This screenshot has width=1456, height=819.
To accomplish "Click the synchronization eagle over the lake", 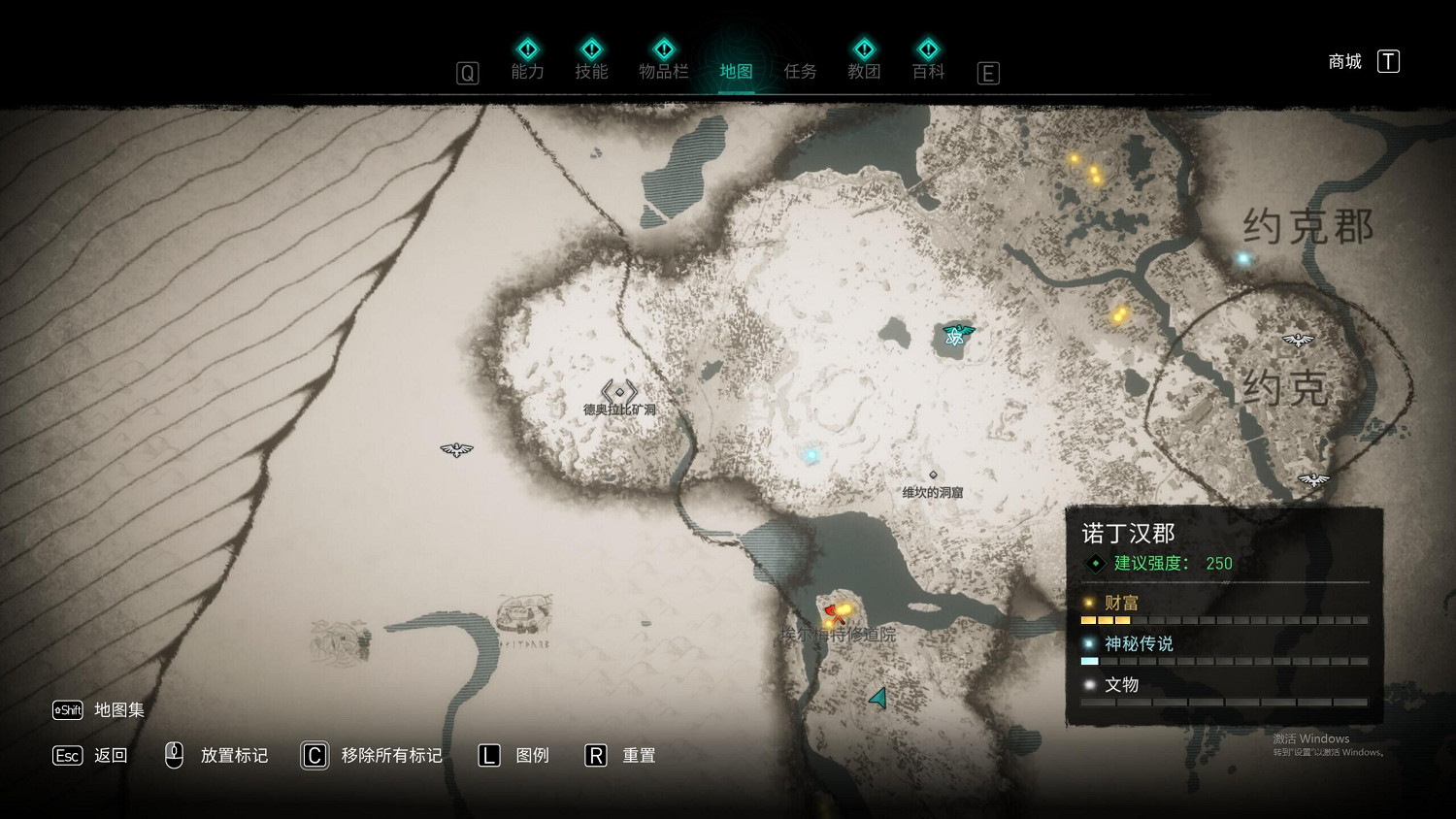I will 957,335.
